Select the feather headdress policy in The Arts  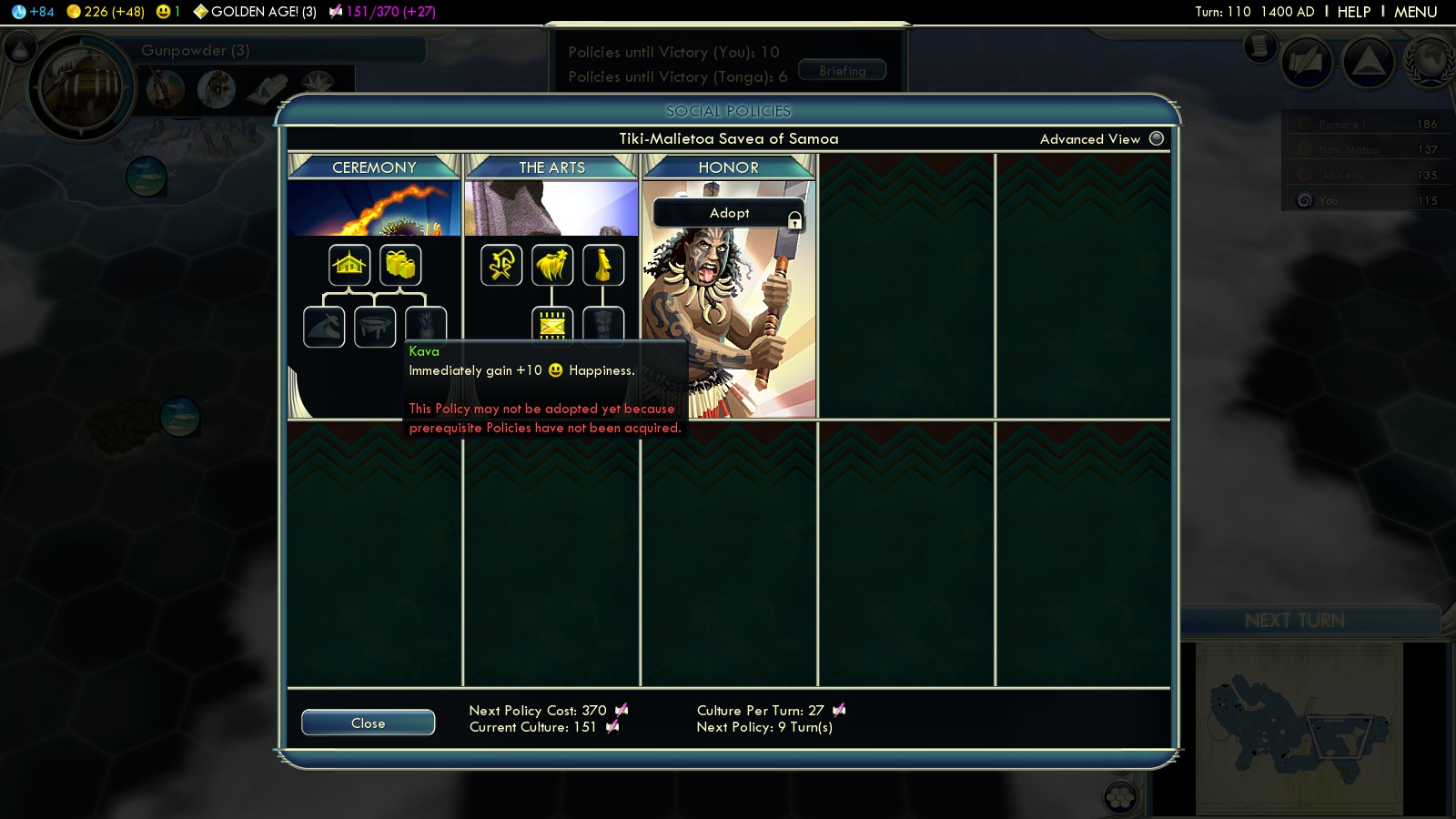[x=552, y=265]
